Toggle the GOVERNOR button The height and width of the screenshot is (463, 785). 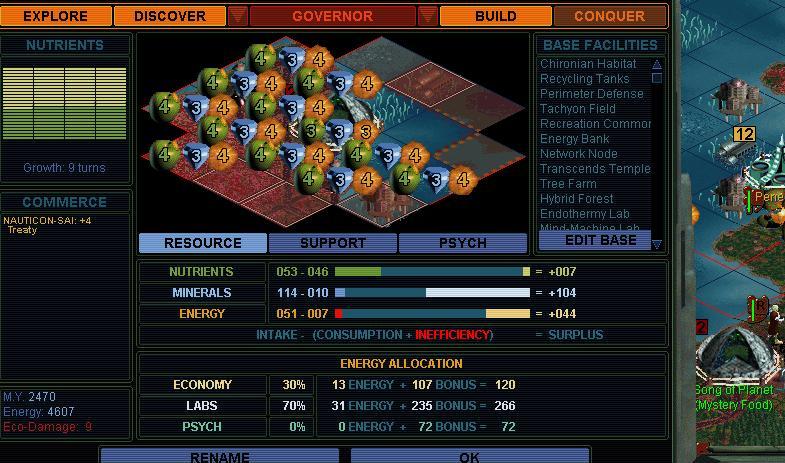tap(332, 16)
